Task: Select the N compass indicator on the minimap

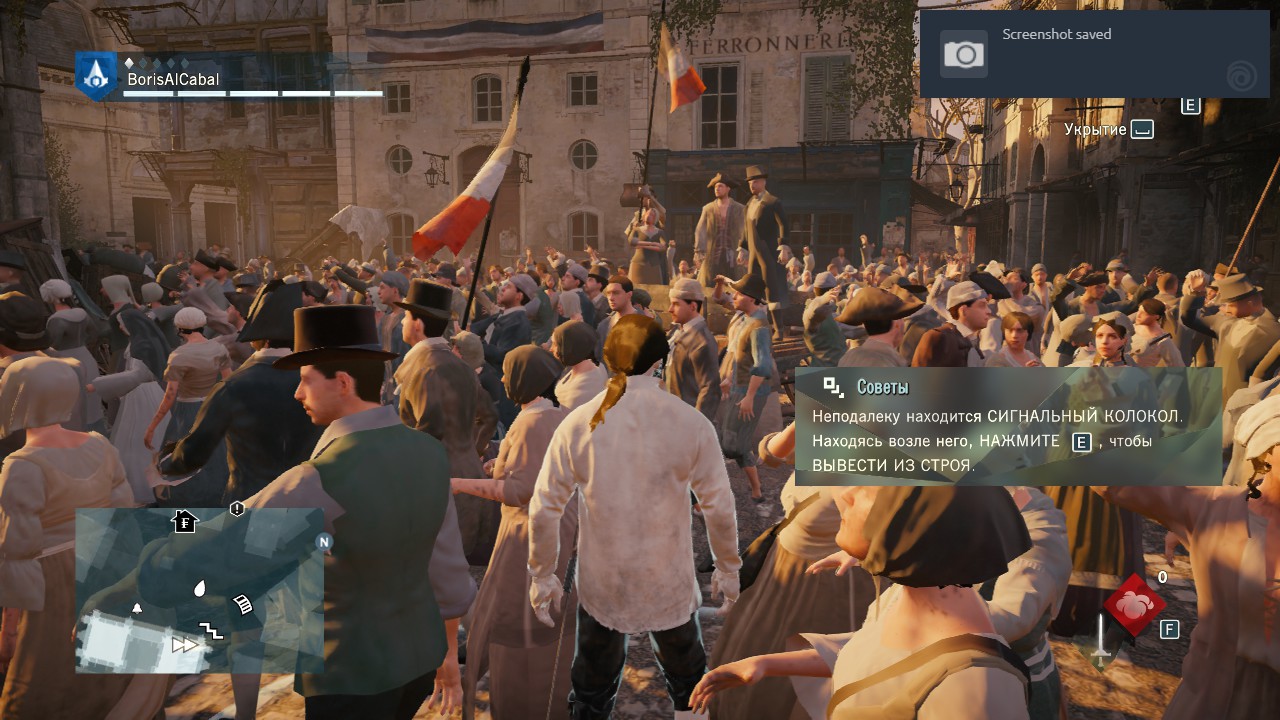Action: pos(323,542)
